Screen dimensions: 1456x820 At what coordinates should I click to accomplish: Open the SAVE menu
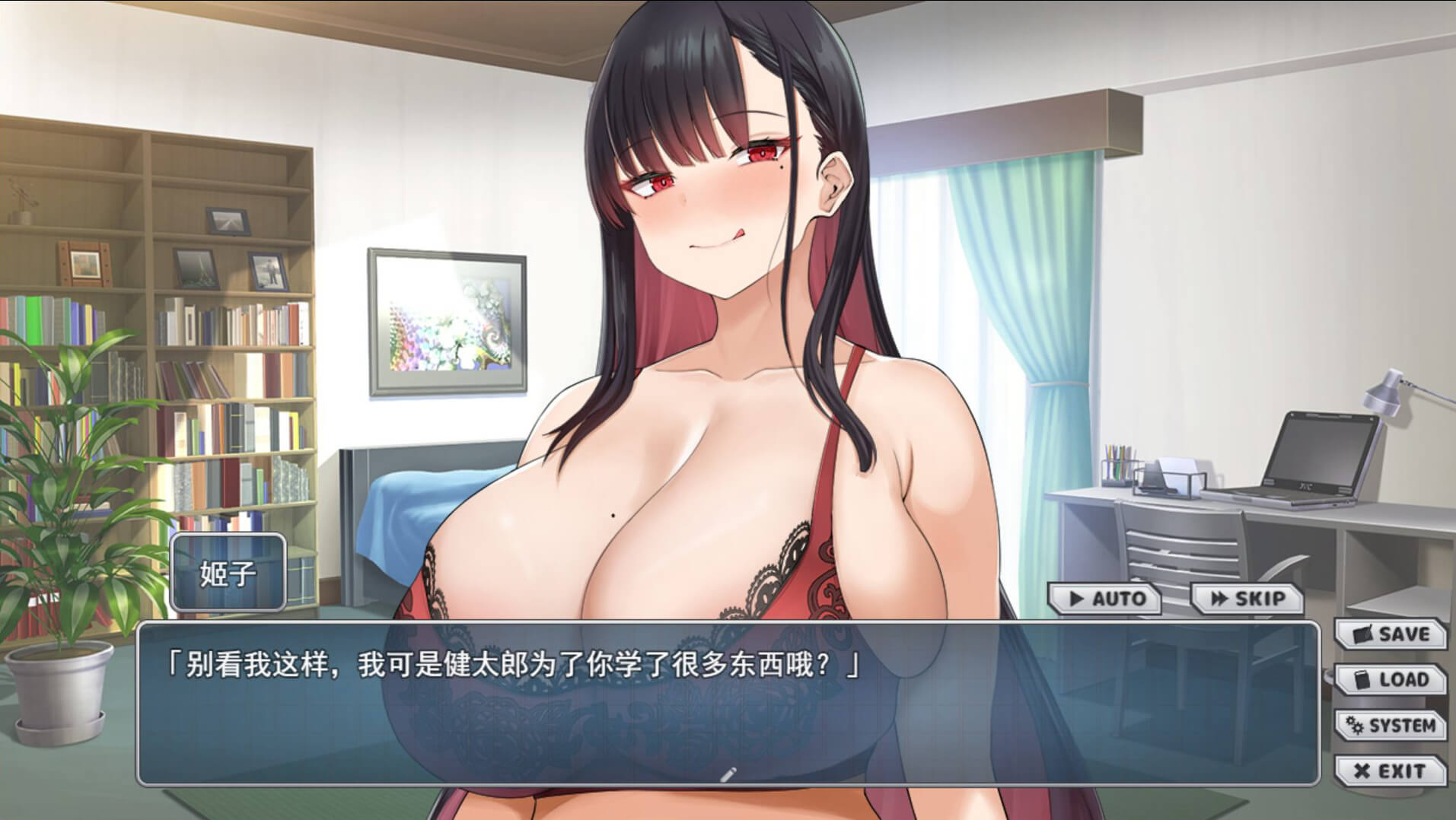(x=1391, y=634)
